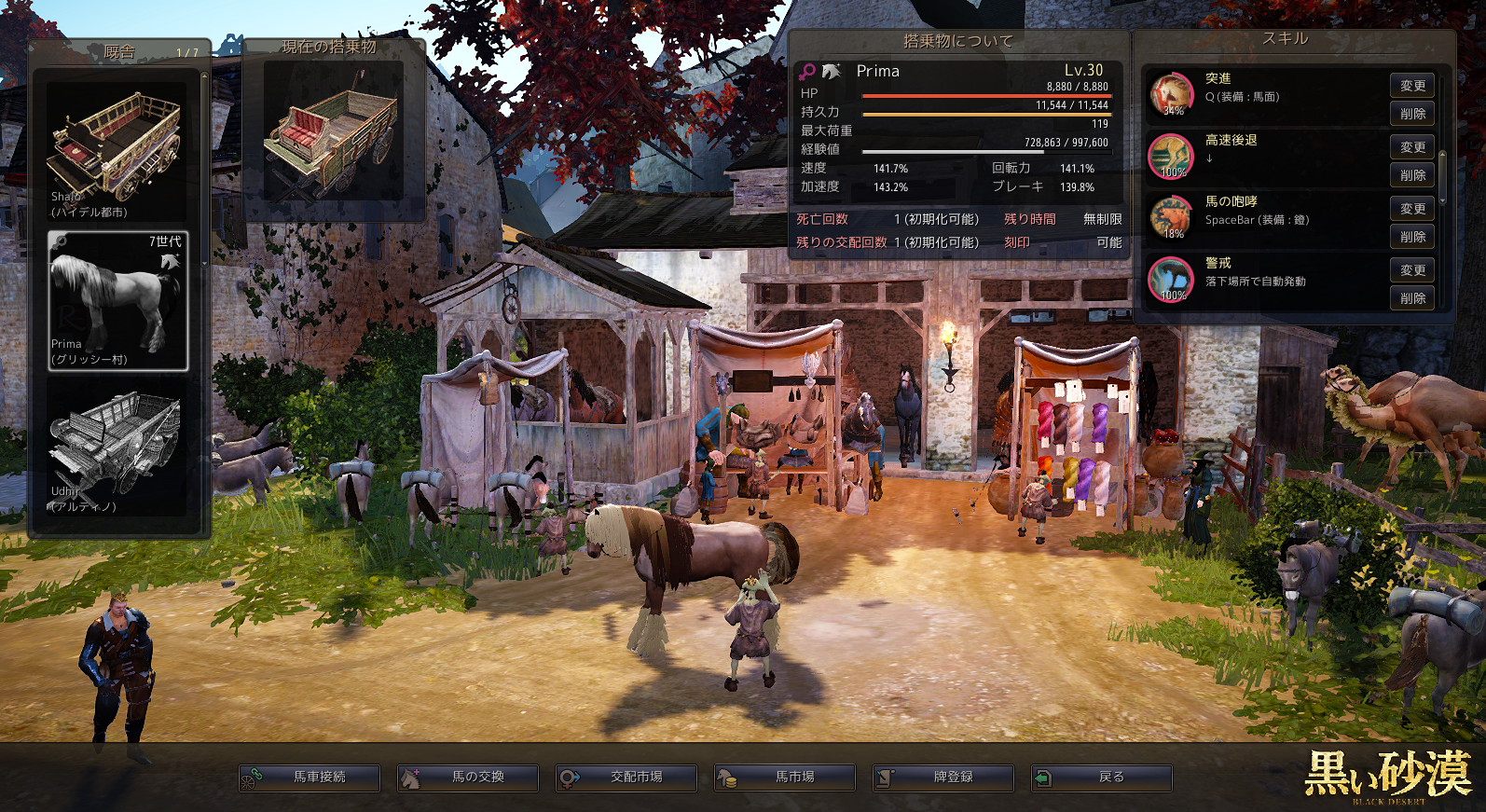
Task: Change the 馬の咆哮 skill with 変更
Action: [x=1412, y=209]
